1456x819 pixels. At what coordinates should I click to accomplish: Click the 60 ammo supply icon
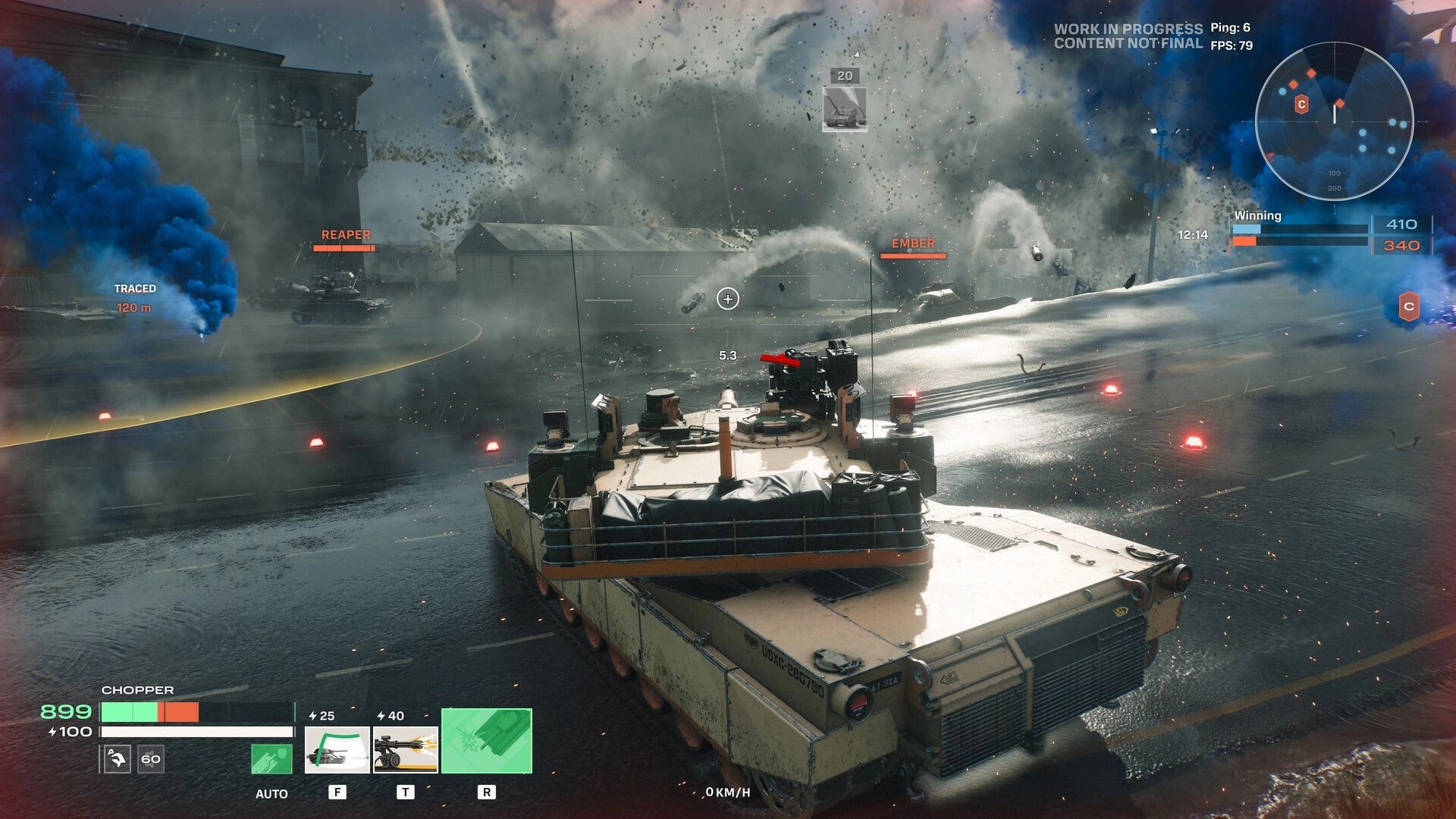(x=150, y=759)
